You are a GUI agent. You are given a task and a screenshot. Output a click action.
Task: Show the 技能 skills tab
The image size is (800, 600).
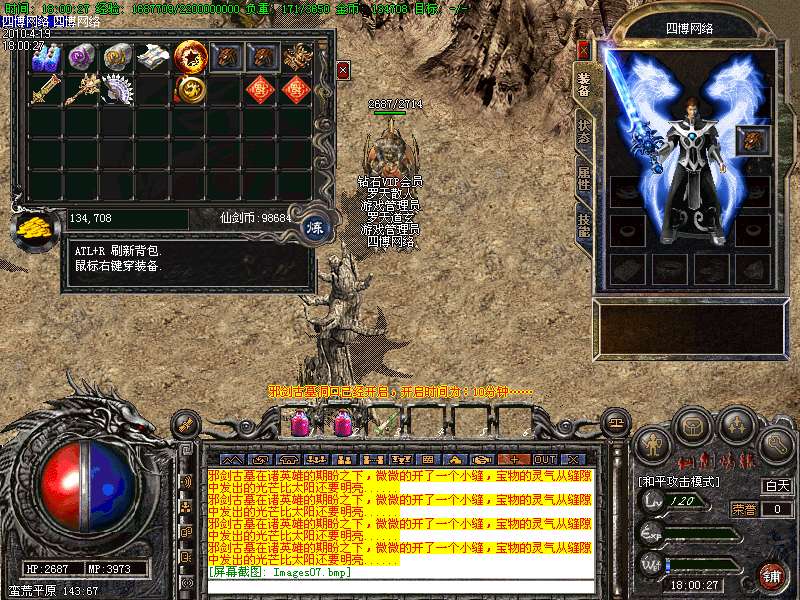tap(584, 225)
